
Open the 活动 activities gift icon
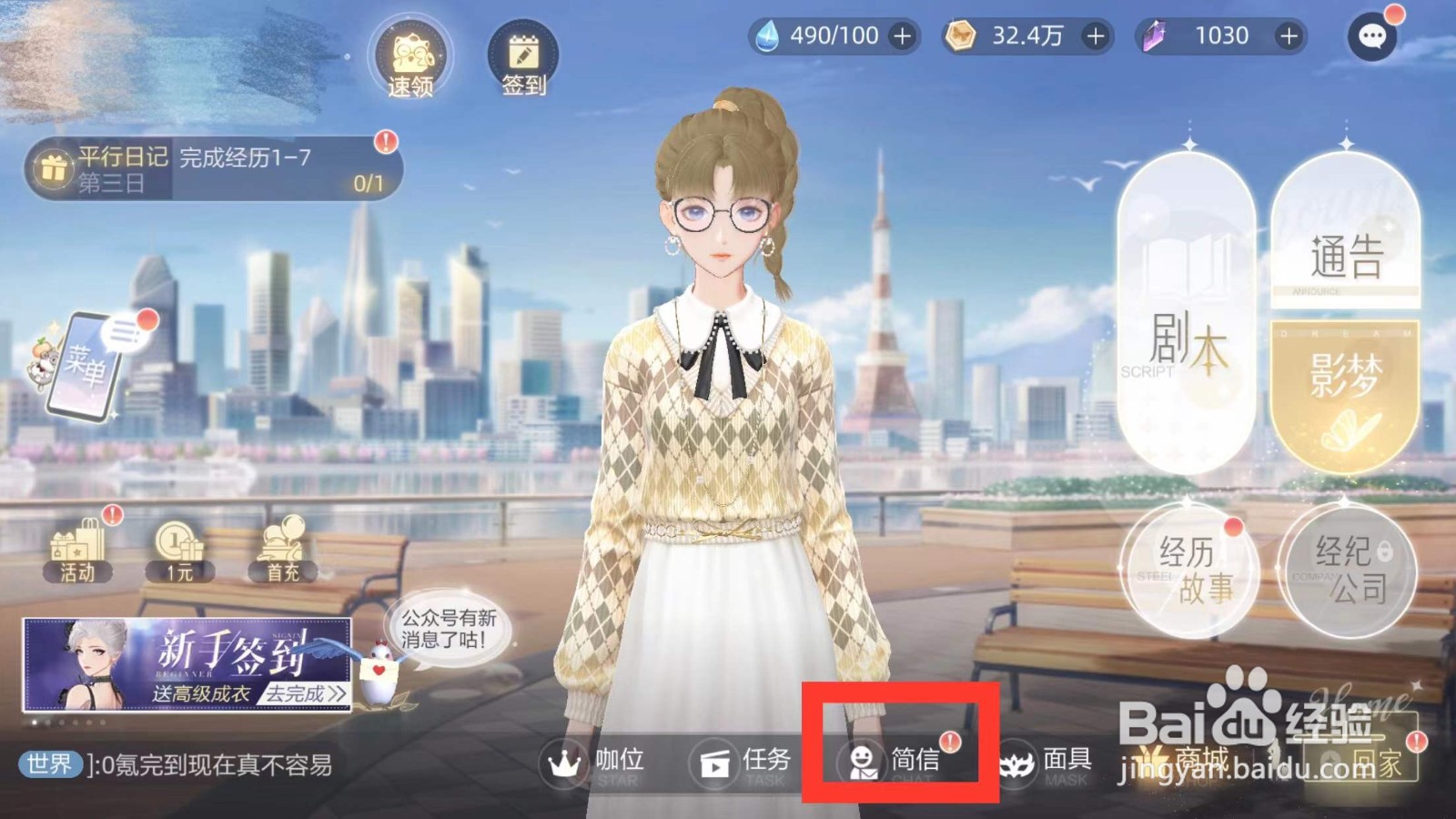[x=76, y=549]
